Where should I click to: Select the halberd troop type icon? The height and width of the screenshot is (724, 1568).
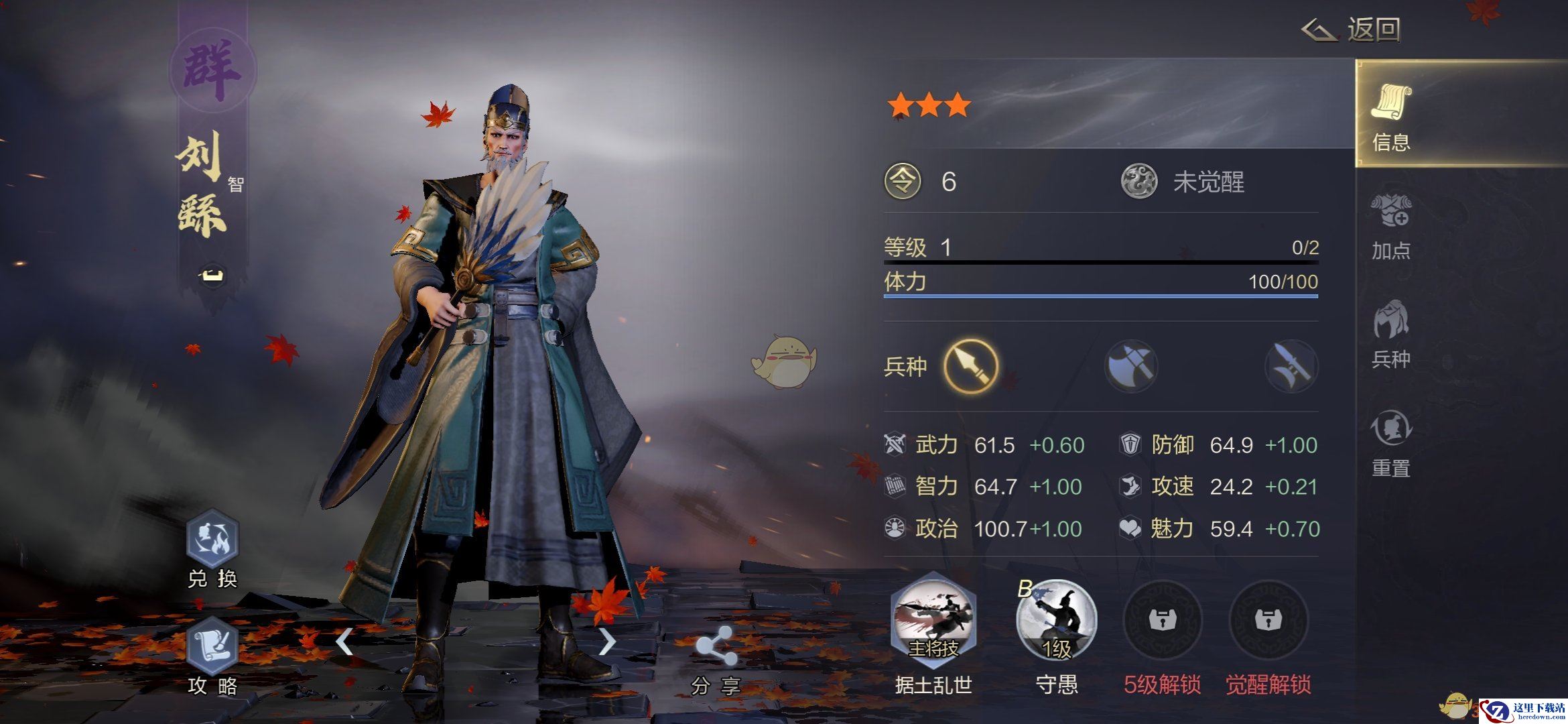(x=1291, y=366)
